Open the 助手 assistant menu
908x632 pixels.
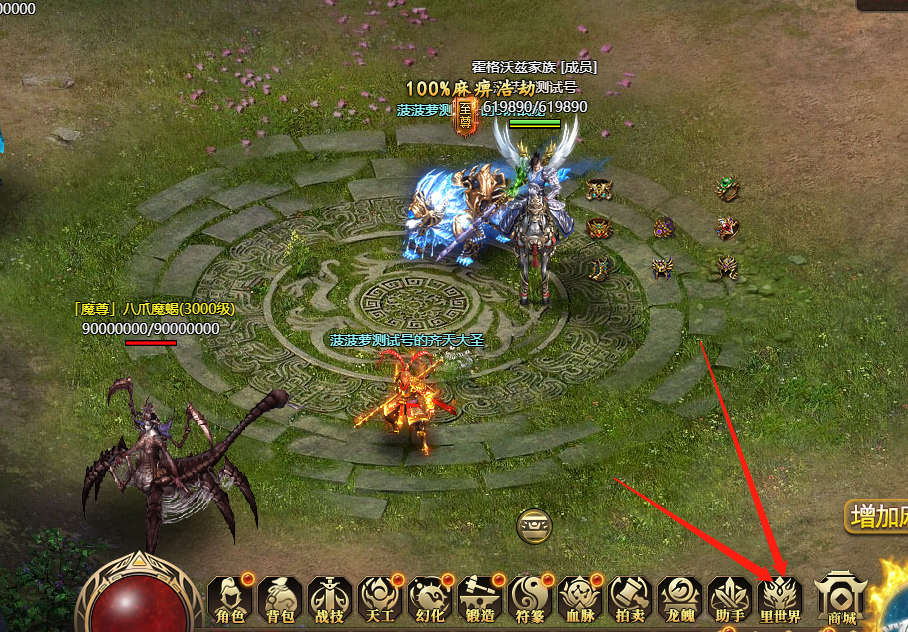pos(730,600)
